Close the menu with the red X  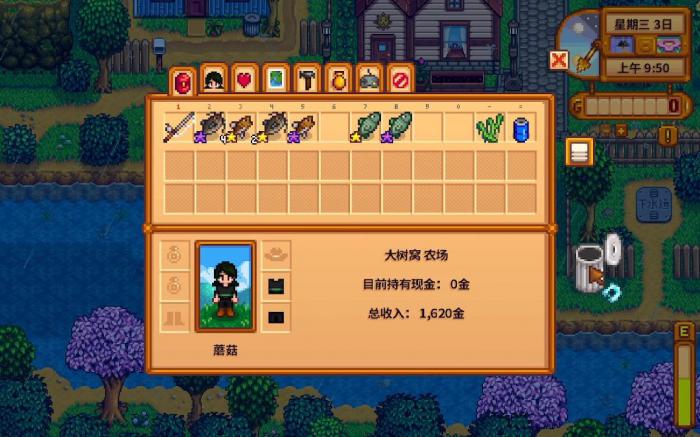tap(559, 61)
